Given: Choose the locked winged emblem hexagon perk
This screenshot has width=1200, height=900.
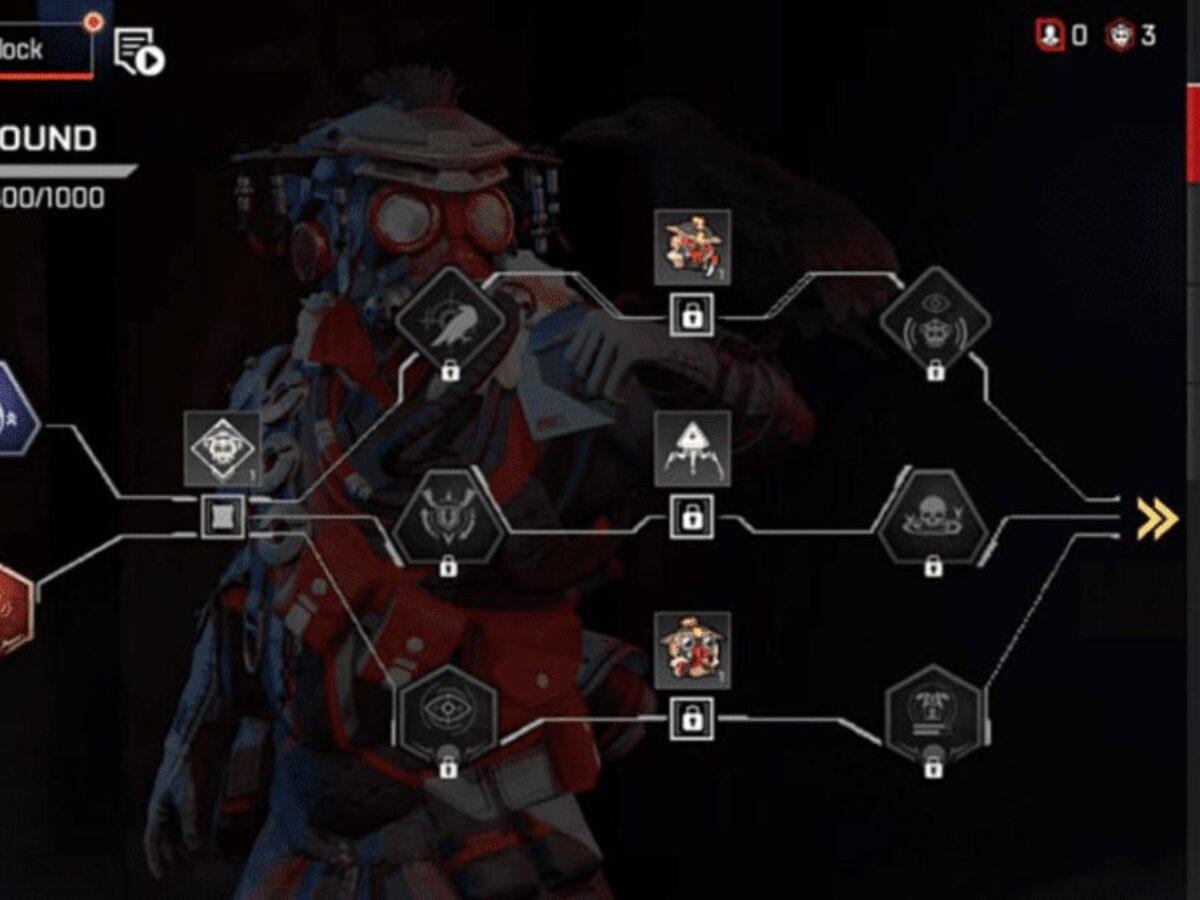Looking at the screenshot, I should (448, 520).
